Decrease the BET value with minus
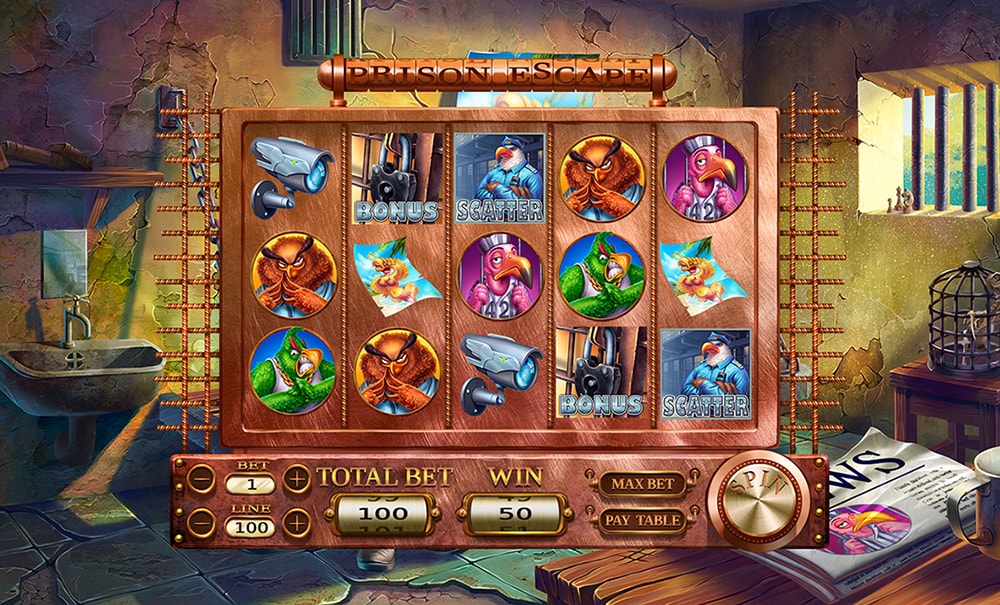This screenshot has height=605, width=1000. pos(201,479)
